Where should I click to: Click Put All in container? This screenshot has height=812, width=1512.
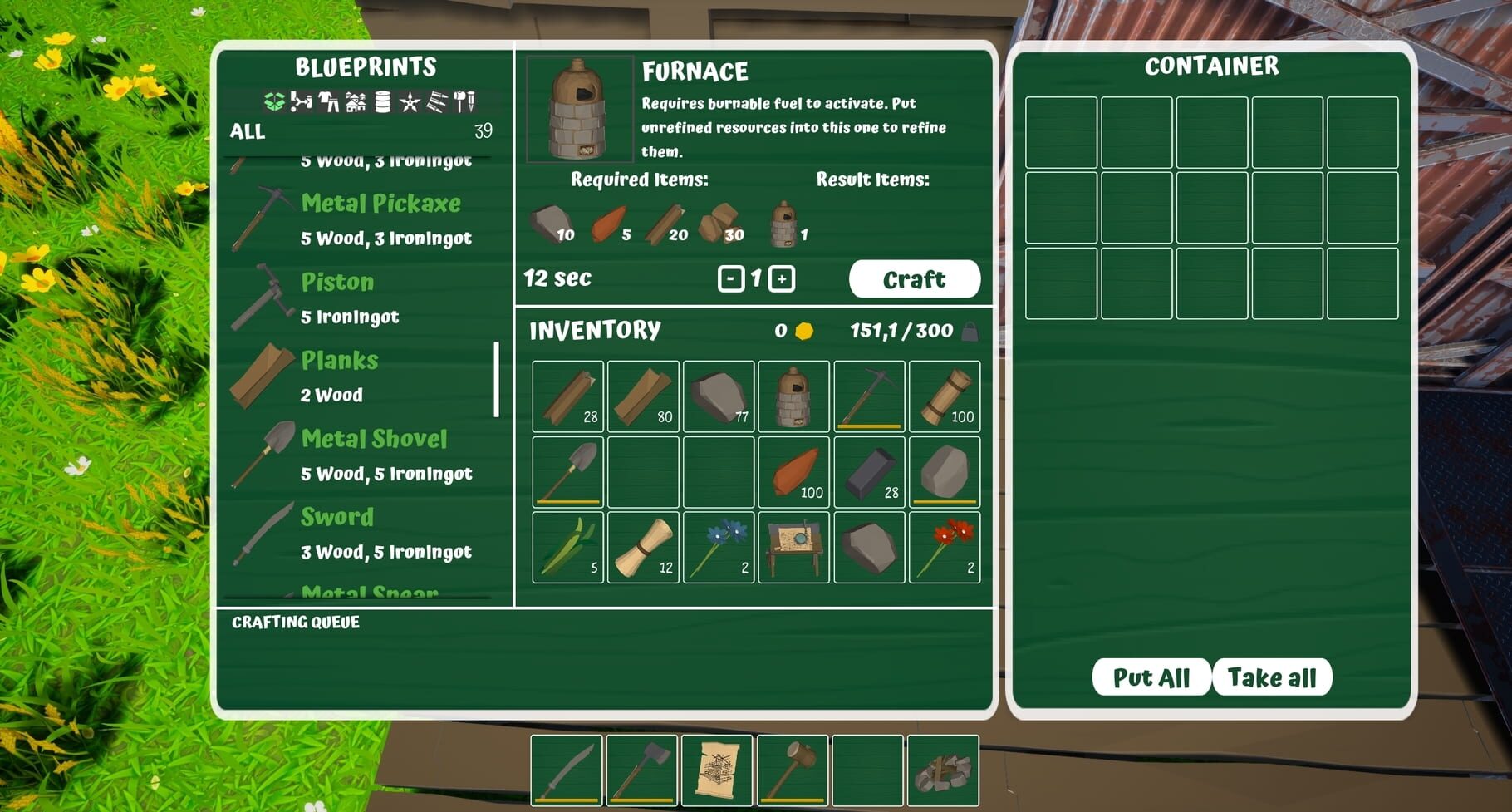pos(1151,677)
